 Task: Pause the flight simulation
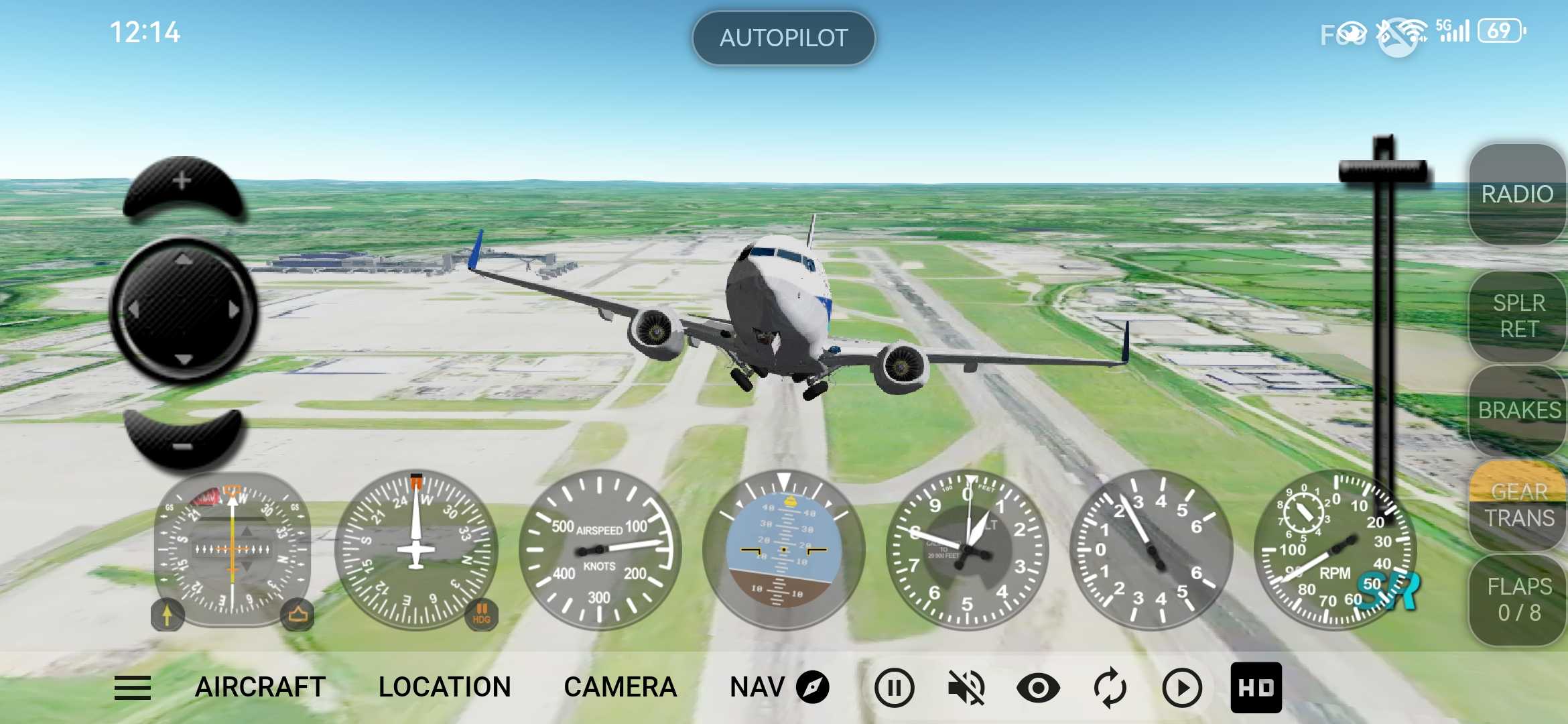(x=894, y=688)
